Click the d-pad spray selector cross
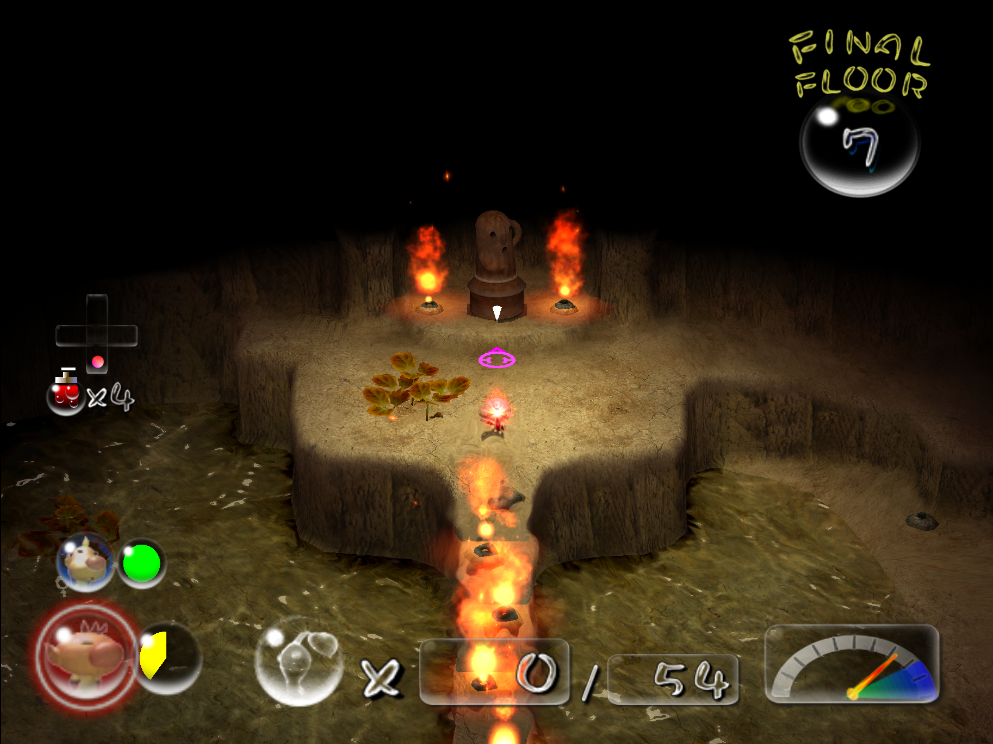The height and width of the screenshot is (744, 993). click(96, 335)
